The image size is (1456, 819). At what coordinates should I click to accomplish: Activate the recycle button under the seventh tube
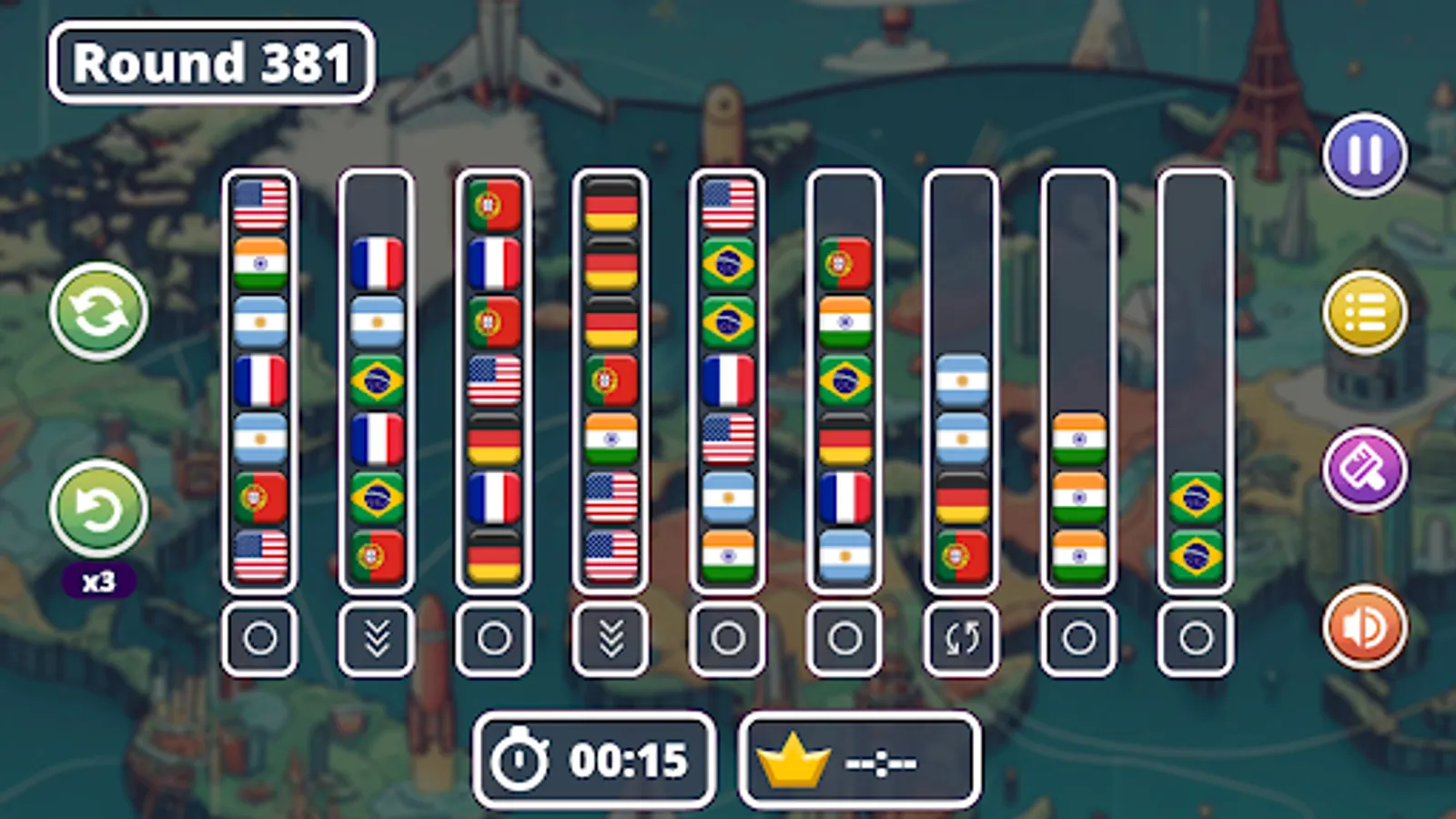(962, 637)
